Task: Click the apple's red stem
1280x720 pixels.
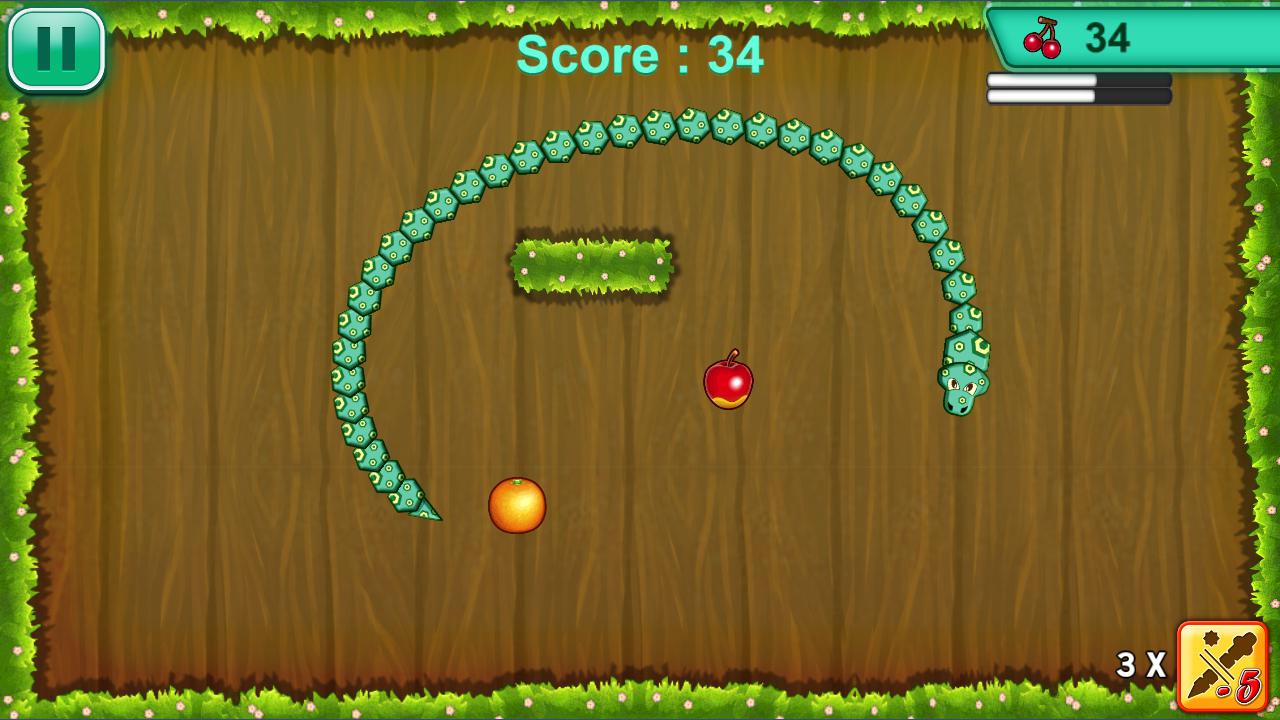Action: pyautogui.click(x=733, y=354)
